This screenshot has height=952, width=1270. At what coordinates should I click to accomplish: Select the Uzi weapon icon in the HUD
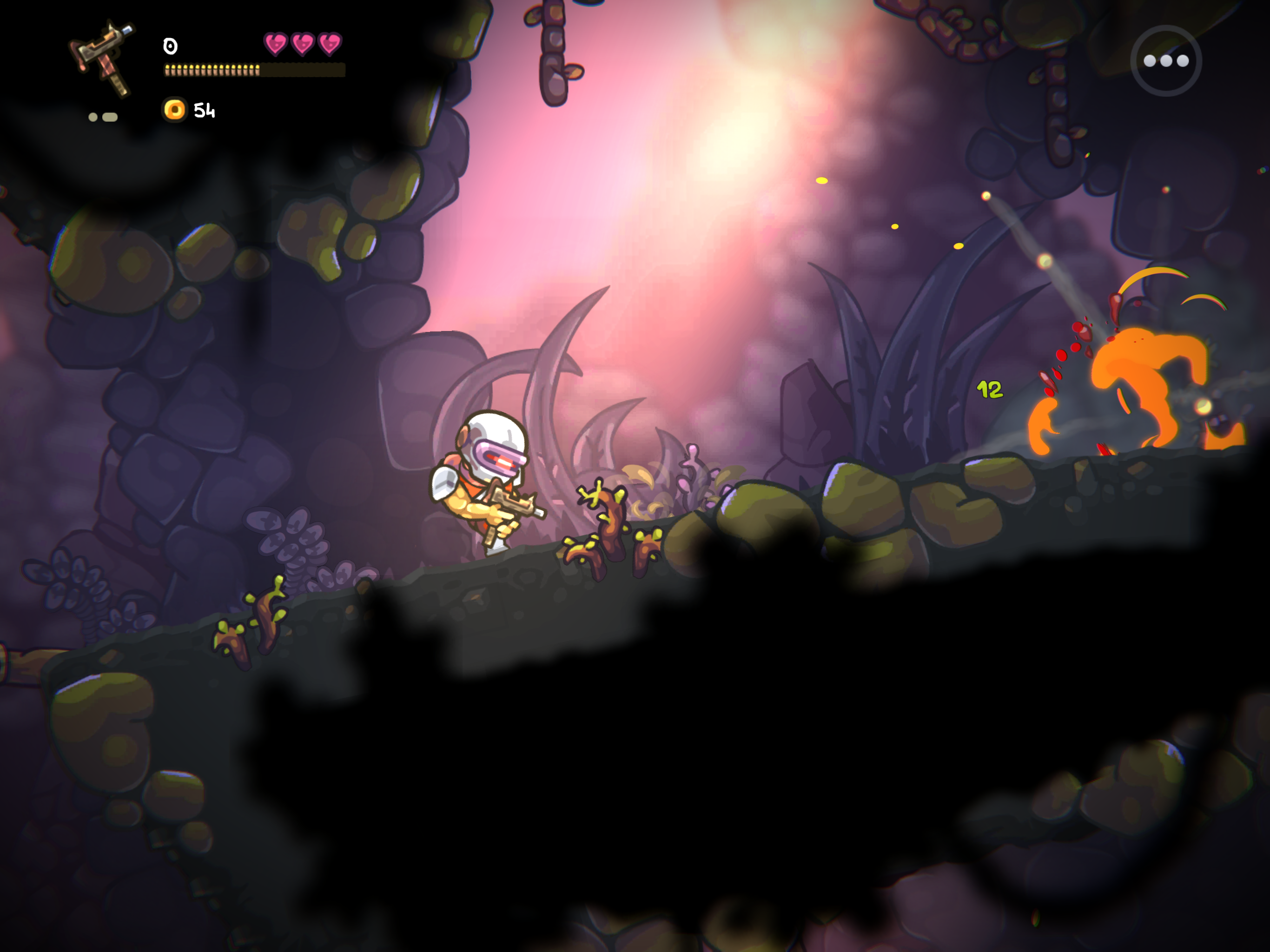103,54
